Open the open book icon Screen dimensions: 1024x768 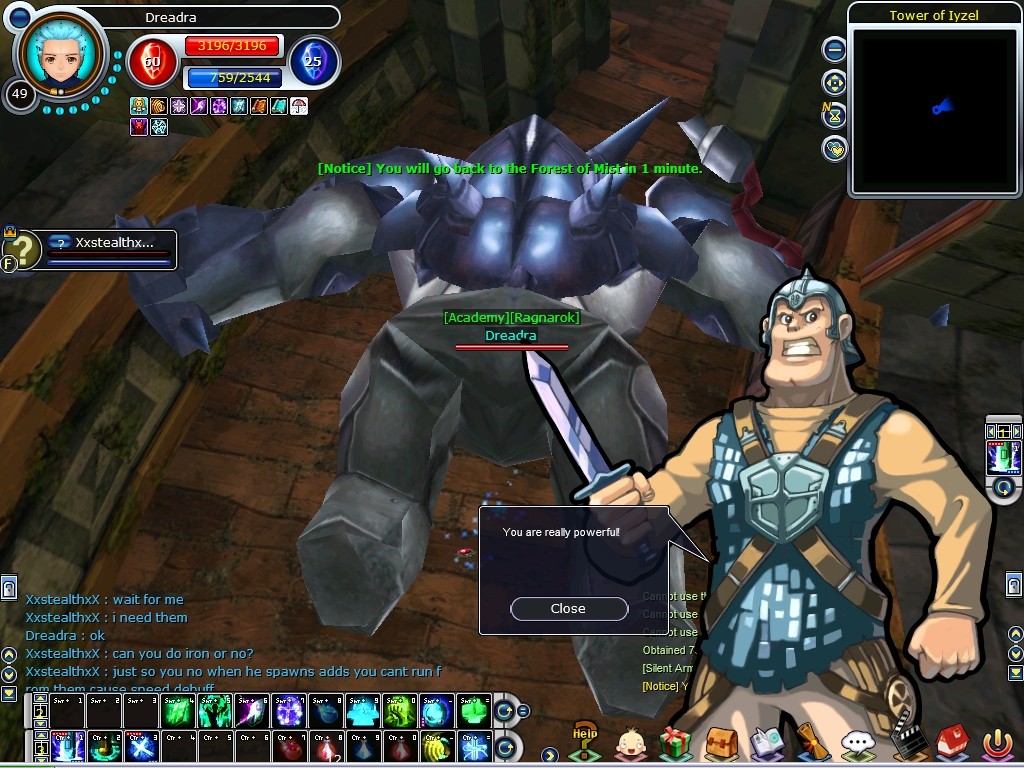point(766,744)
